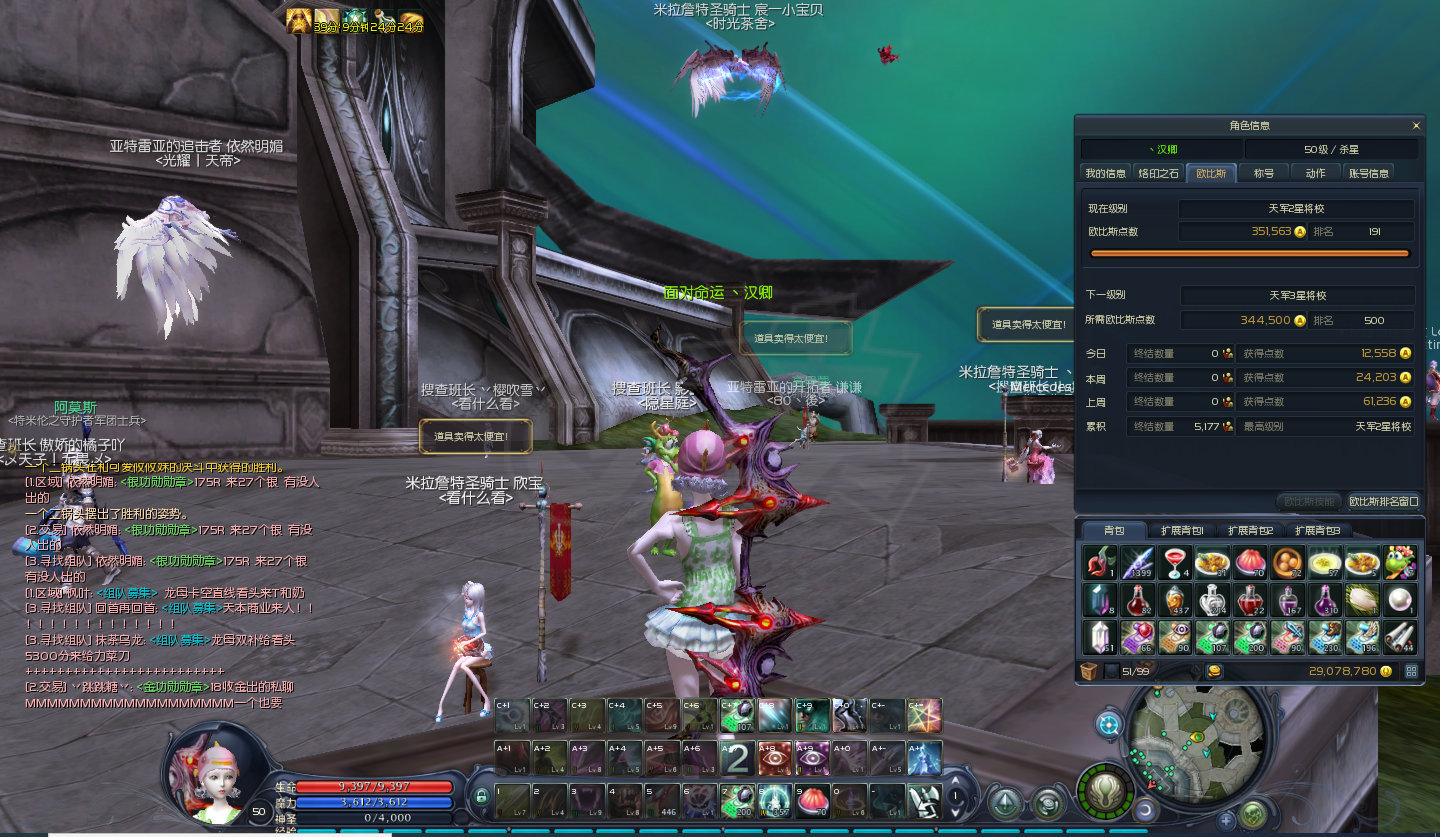Open the 扩展背包2 bag tab

point(1250,530)
